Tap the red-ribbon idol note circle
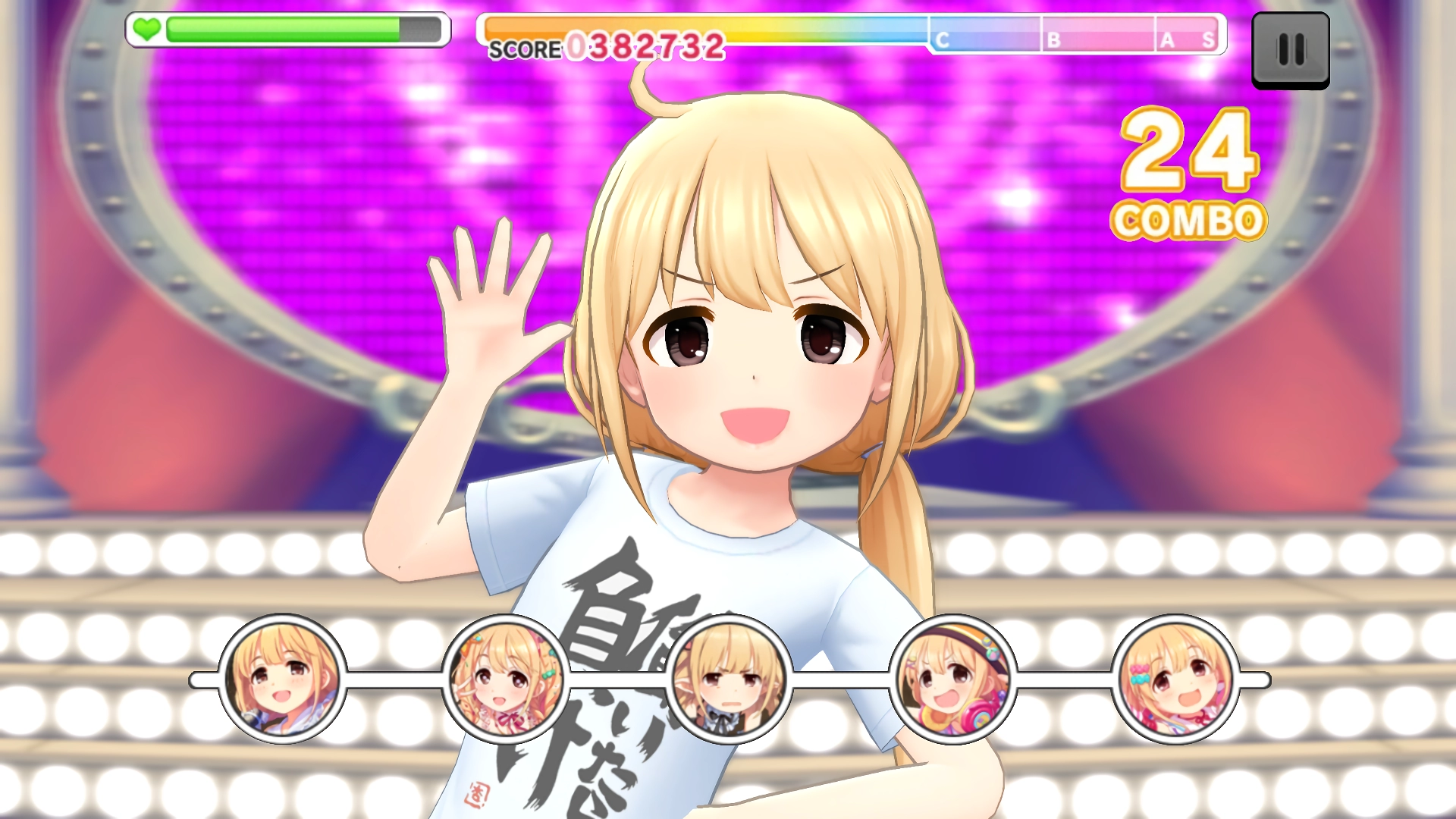 506,679
